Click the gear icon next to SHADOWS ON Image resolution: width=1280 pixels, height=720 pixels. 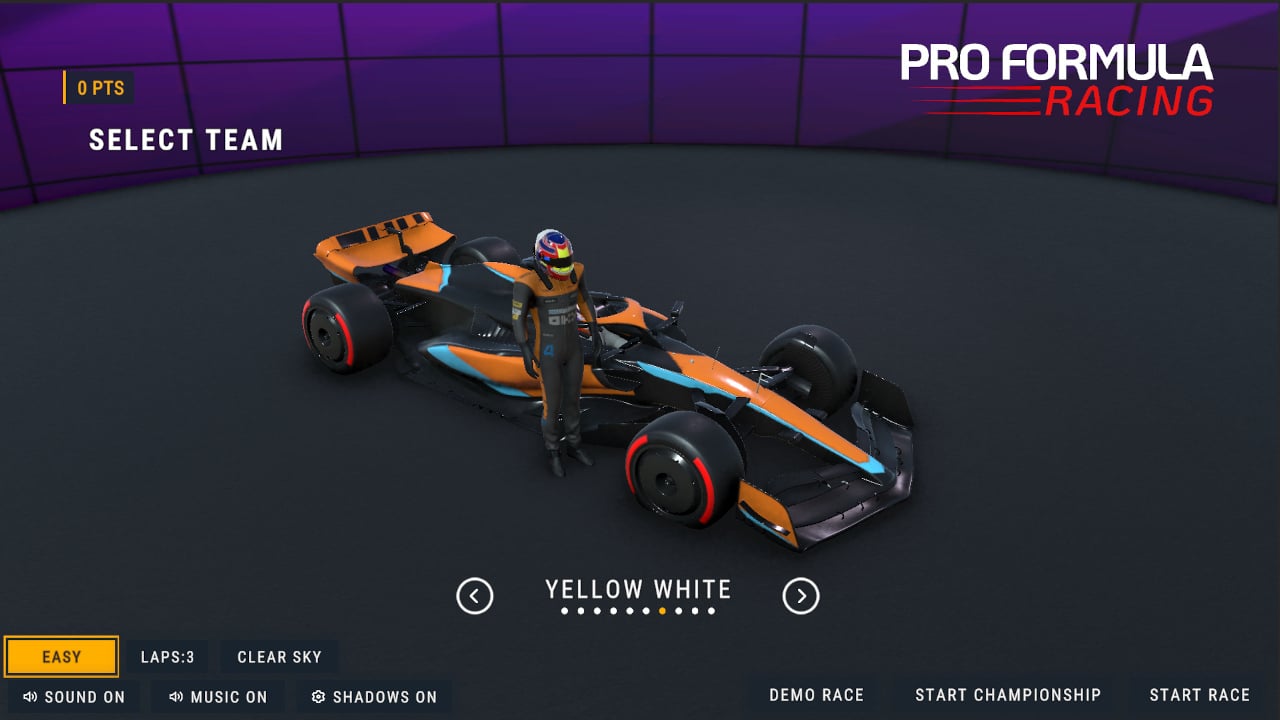point(318,696)
